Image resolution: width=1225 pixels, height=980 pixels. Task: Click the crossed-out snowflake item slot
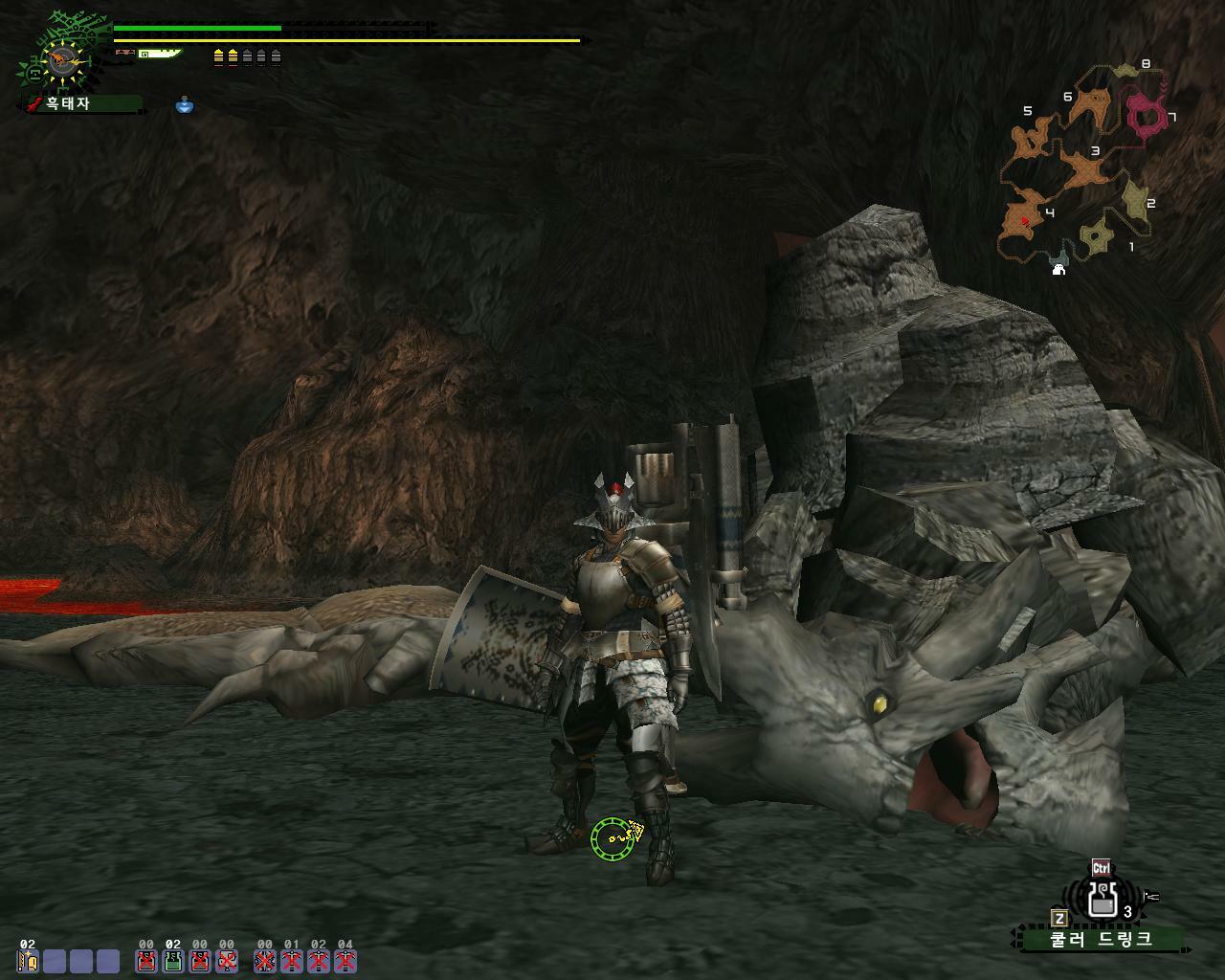[x=264, y=961]
